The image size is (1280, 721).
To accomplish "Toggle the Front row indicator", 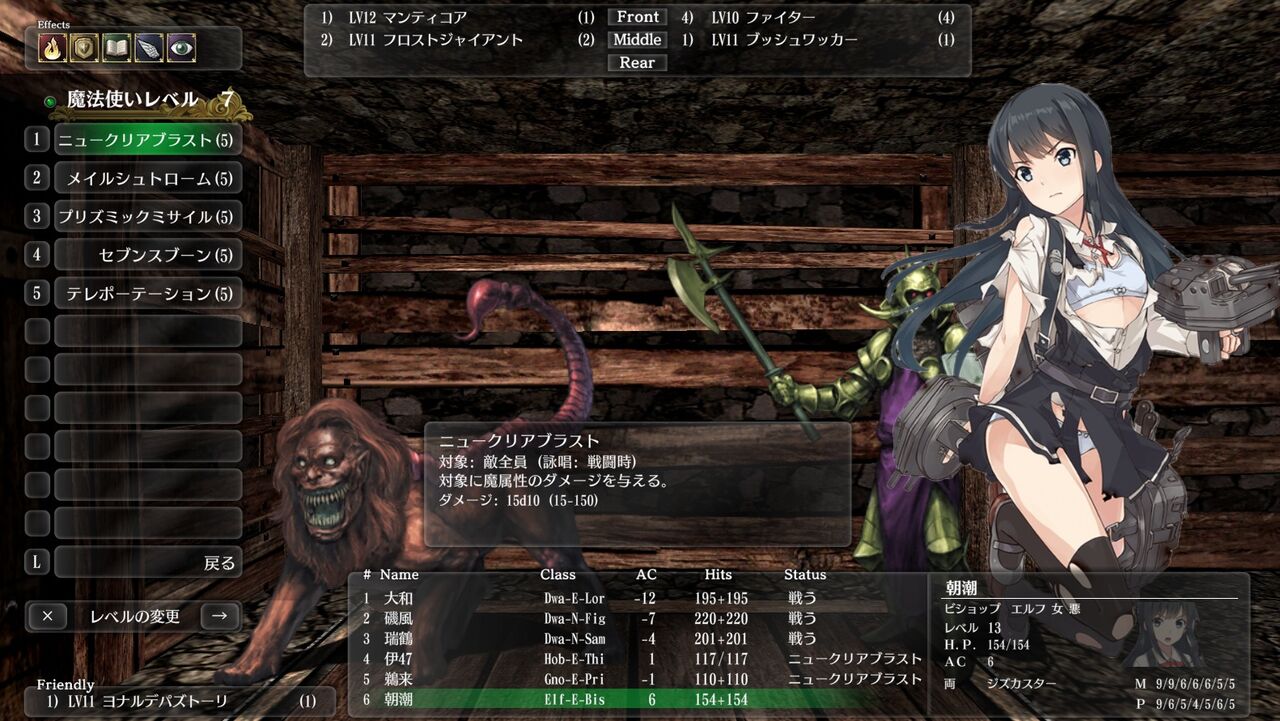I will click(637, 16).
